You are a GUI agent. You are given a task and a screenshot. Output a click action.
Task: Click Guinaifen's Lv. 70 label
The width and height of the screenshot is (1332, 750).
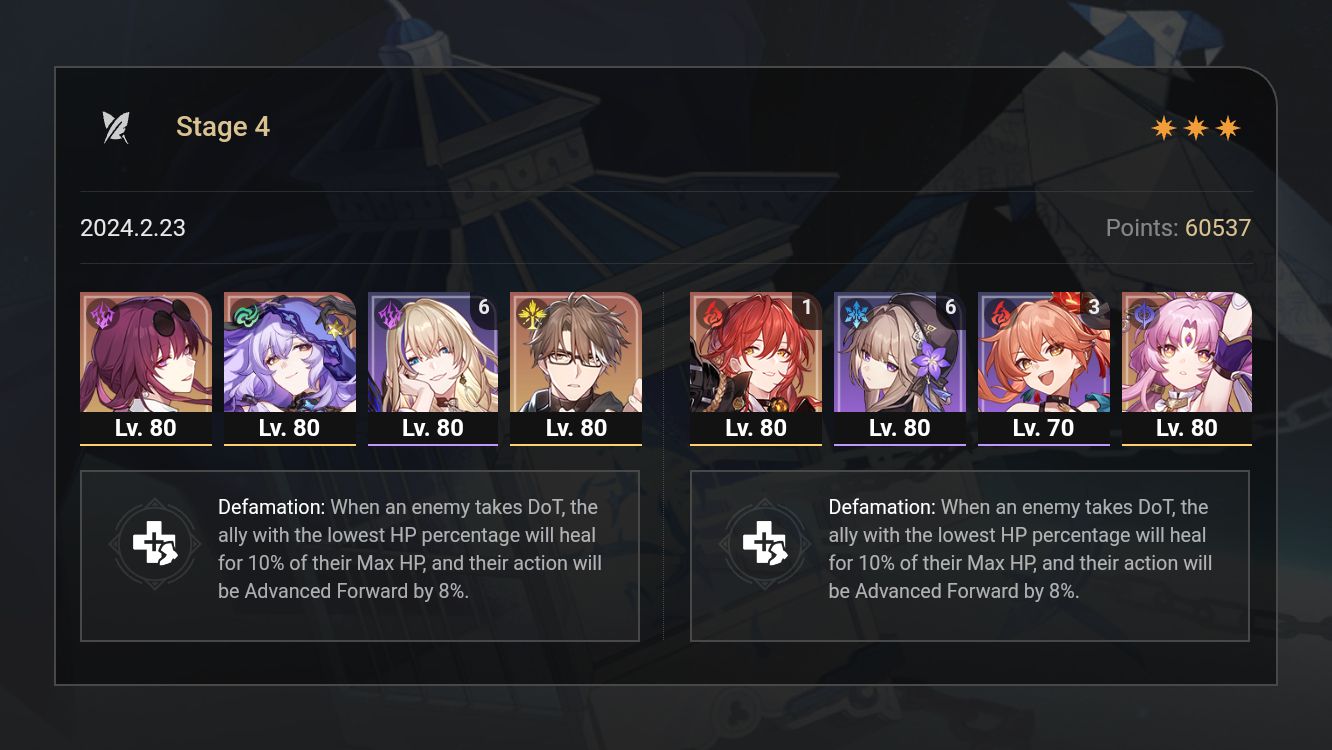pyautogui.click(x=1043, y=427)
